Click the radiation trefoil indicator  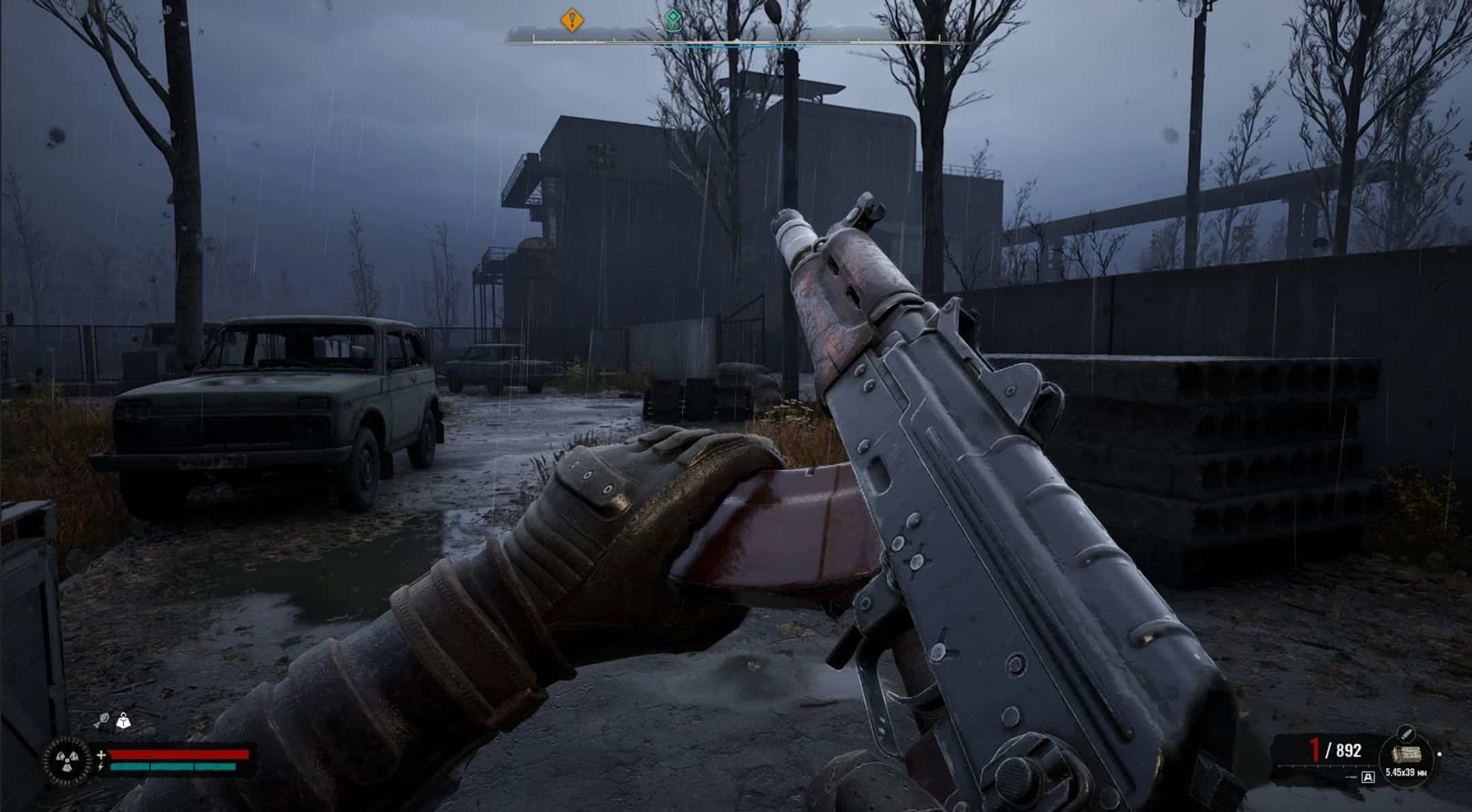[x=68, y=759]
